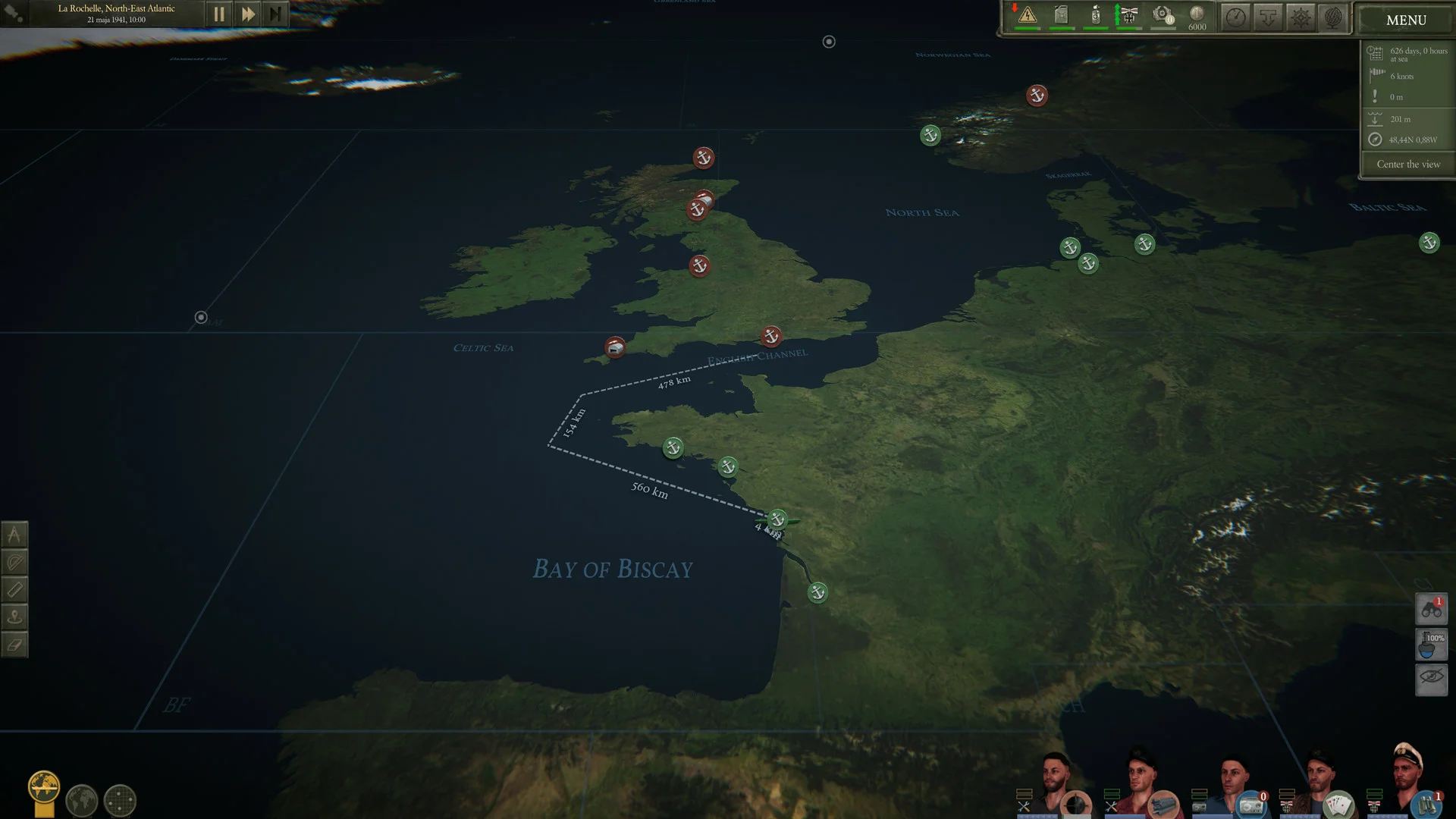Select the eraser map tool
Viewport: 1456px width, 819px height.
click(x=14, y=645)
